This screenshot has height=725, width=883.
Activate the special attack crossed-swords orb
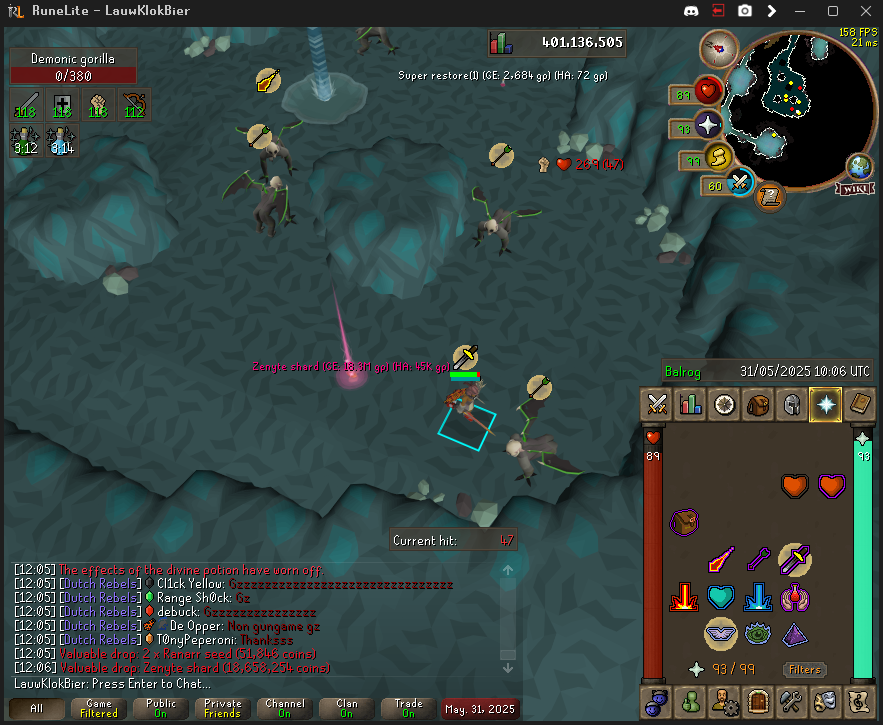tap(739, 184)
